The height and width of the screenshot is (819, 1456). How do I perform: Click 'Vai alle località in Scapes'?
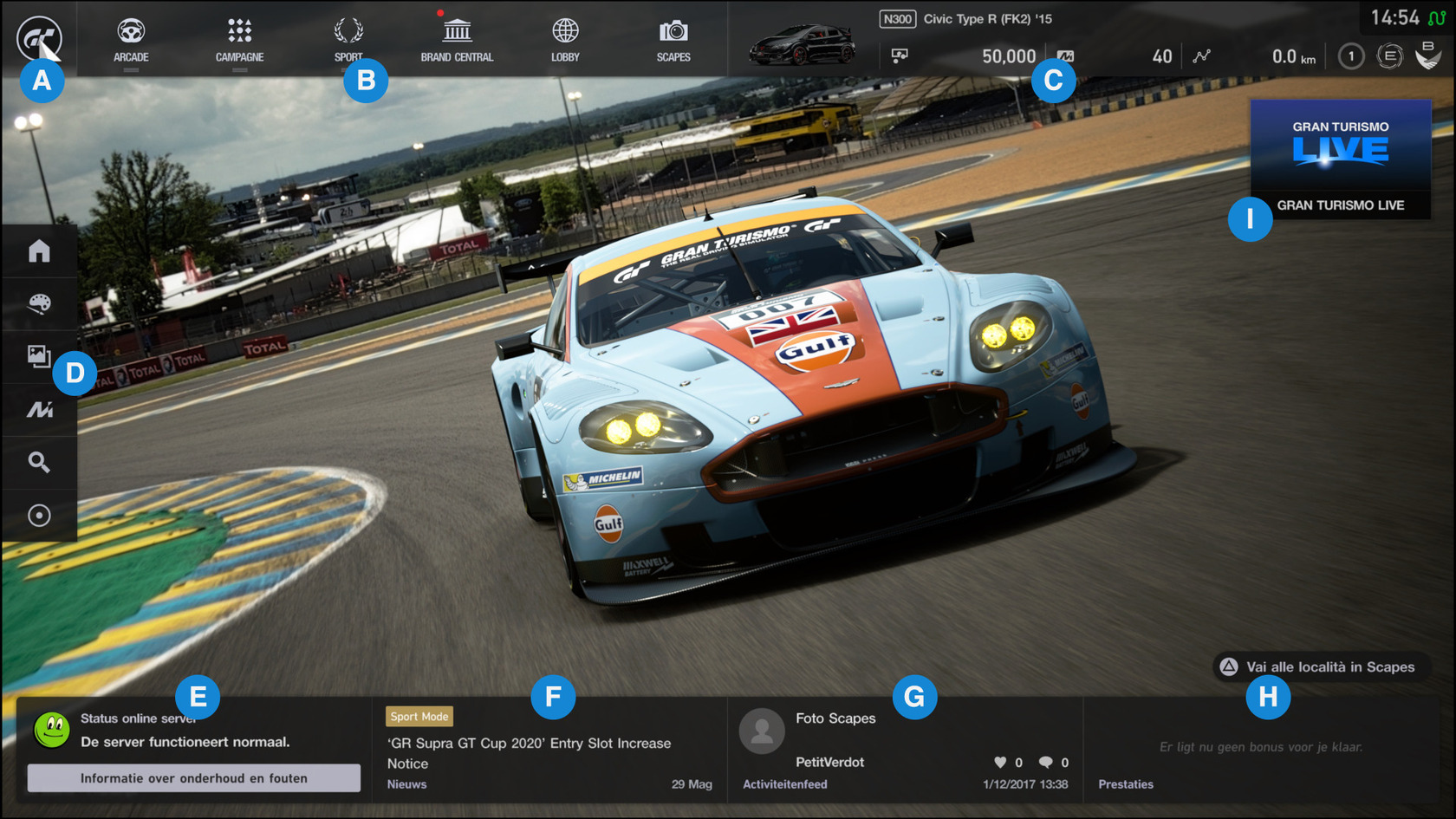tap(1330, 667)
